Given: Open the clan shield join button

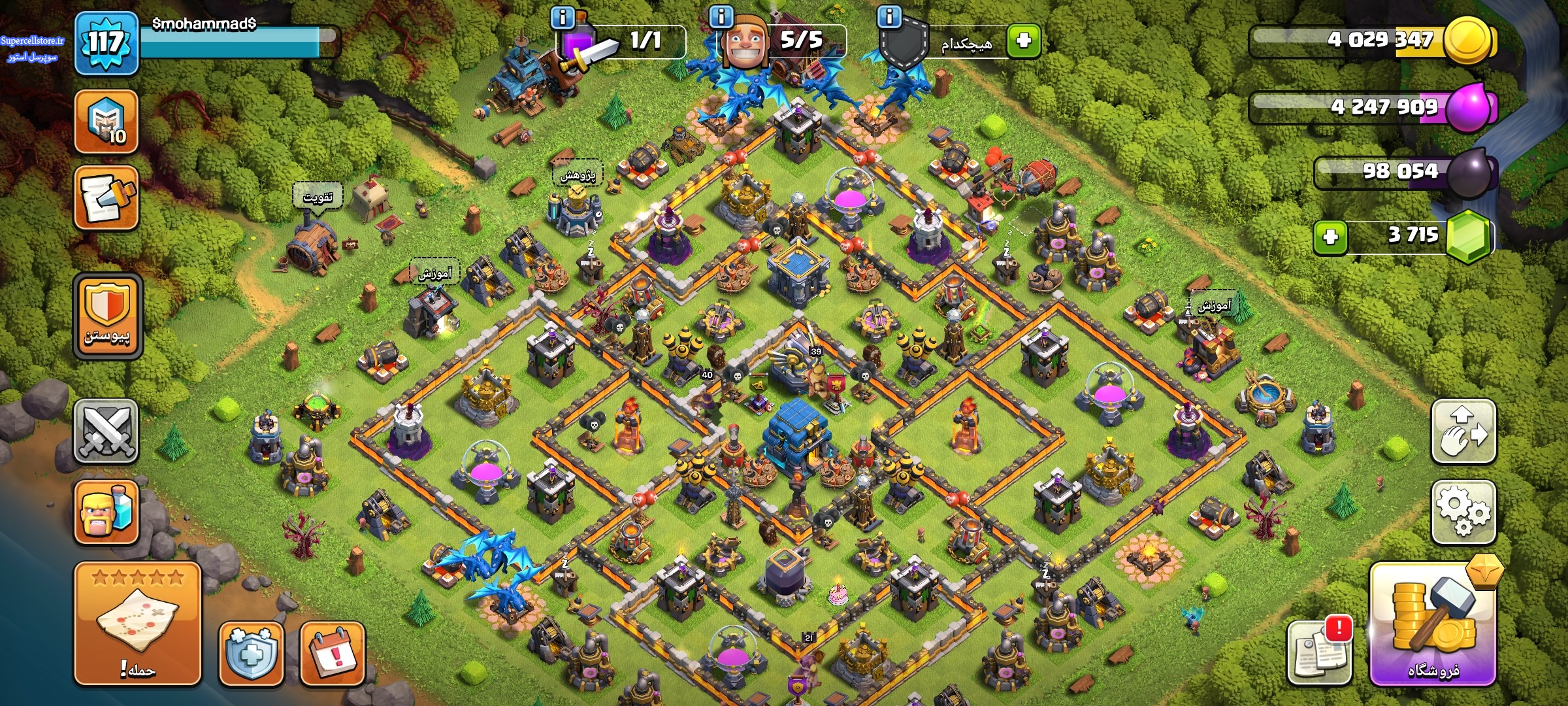Looking at the screenshot, I should [x=108, y=316].
